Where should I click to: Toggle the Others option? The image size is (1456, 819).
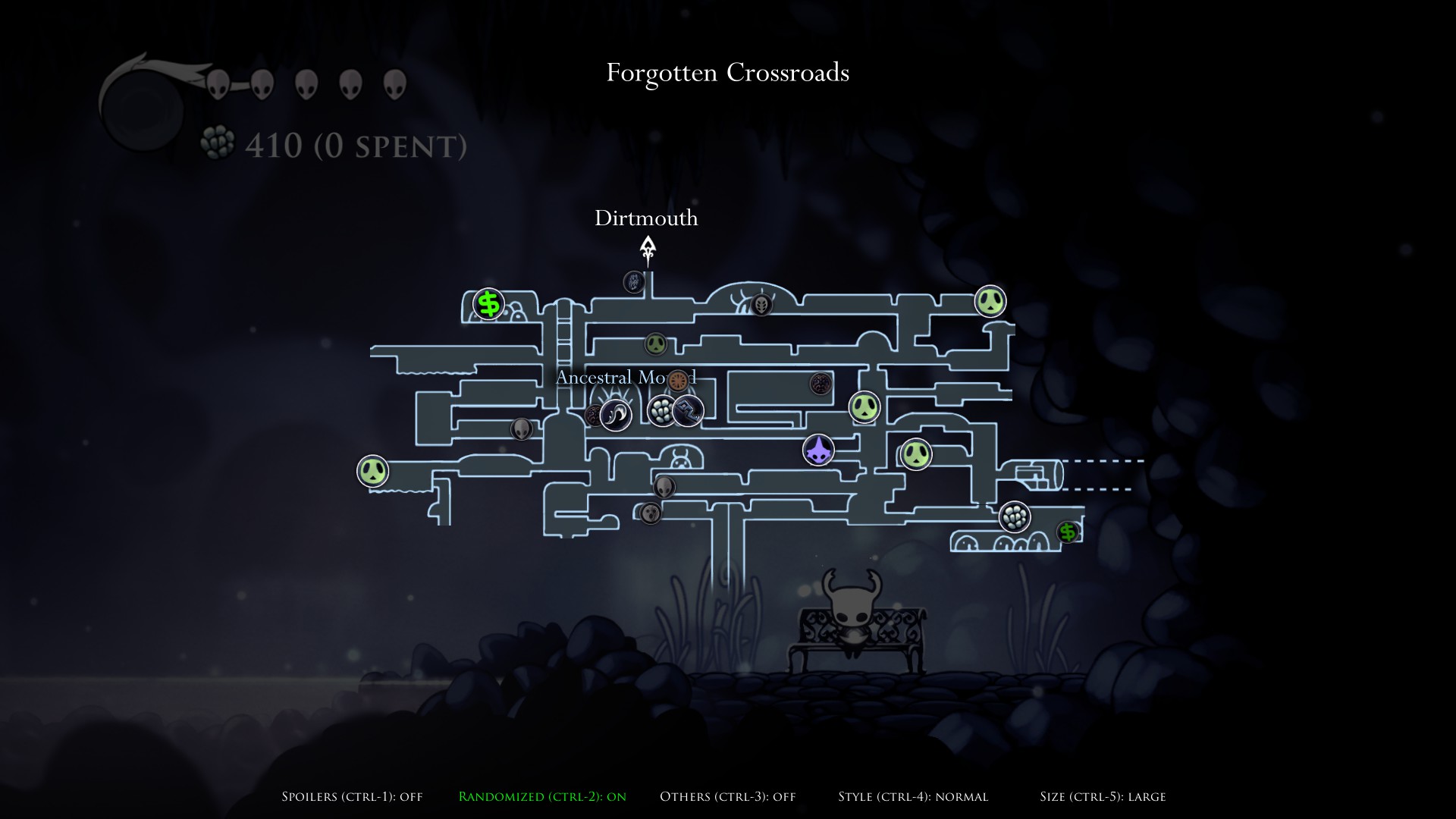(x=727, y=796)
